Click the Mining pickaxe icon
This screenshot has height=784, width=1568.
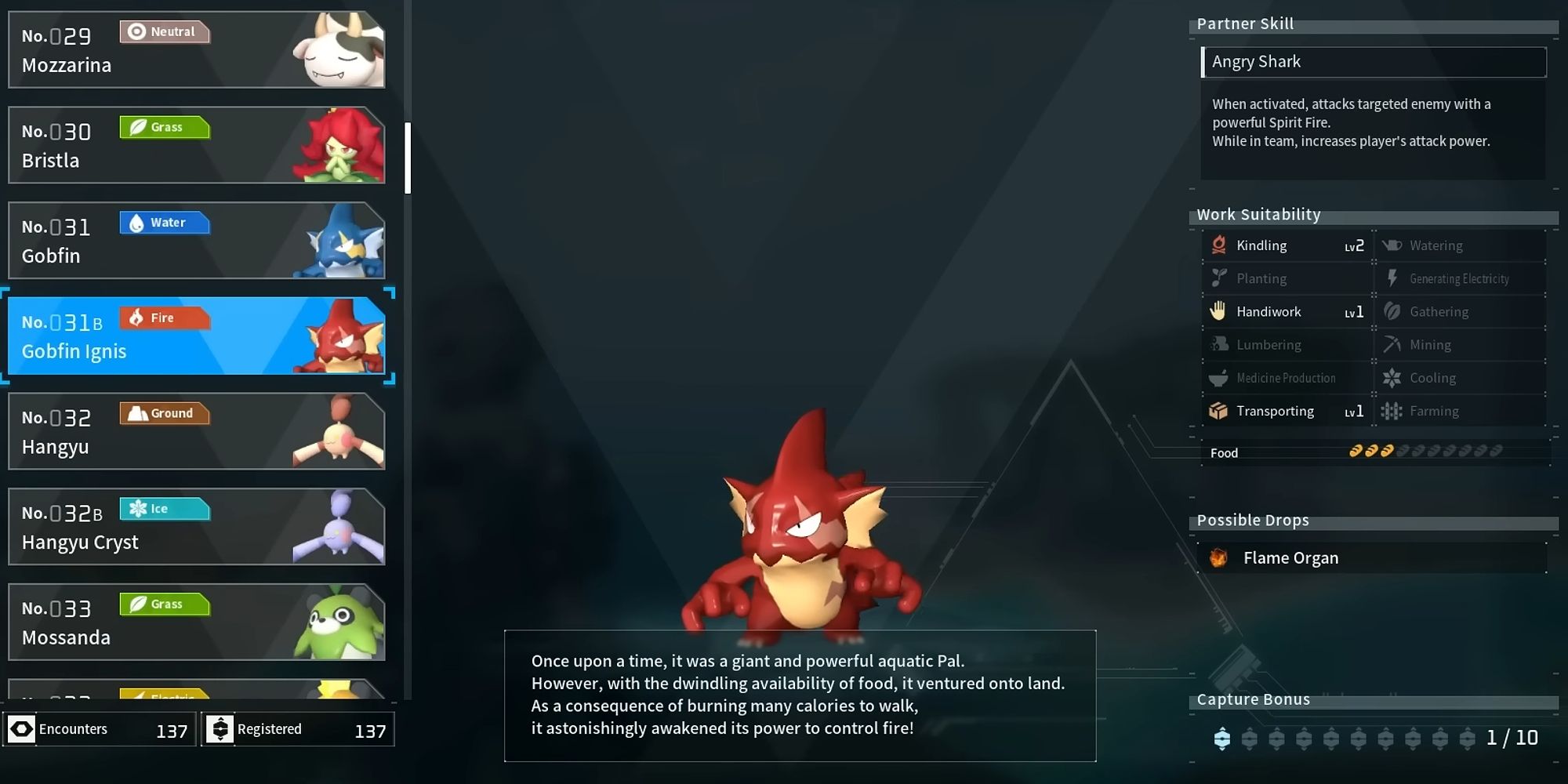pyautogui.click(x=1392, y=344)
